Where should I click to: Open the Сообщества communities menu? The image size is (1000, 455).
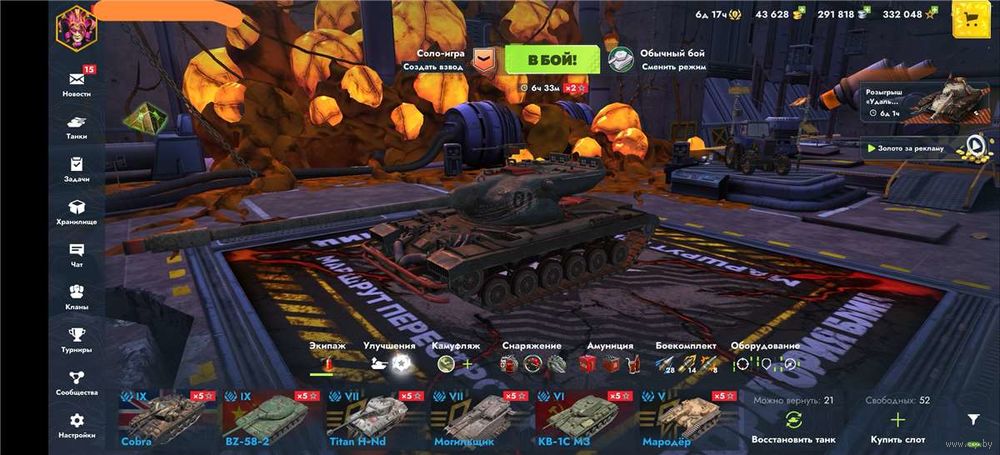[x=76, y=382]
